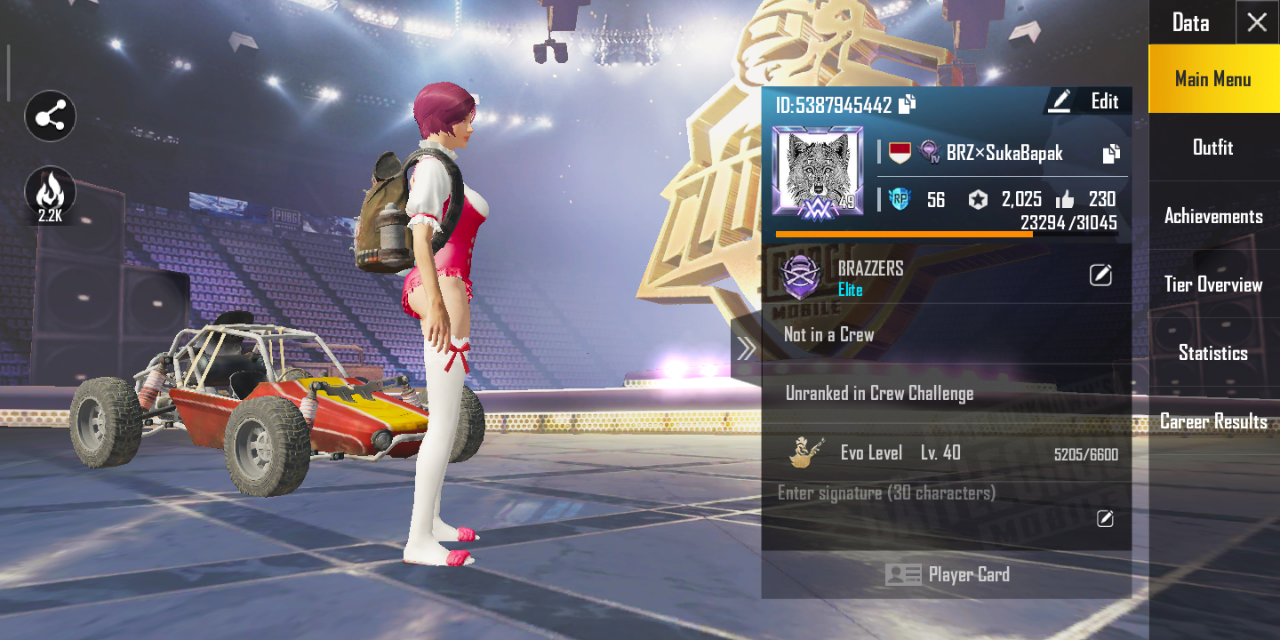The image size is (1280, 640).
Task: Tap the thumbs-up likes icon
Action: click(1065, 200)
